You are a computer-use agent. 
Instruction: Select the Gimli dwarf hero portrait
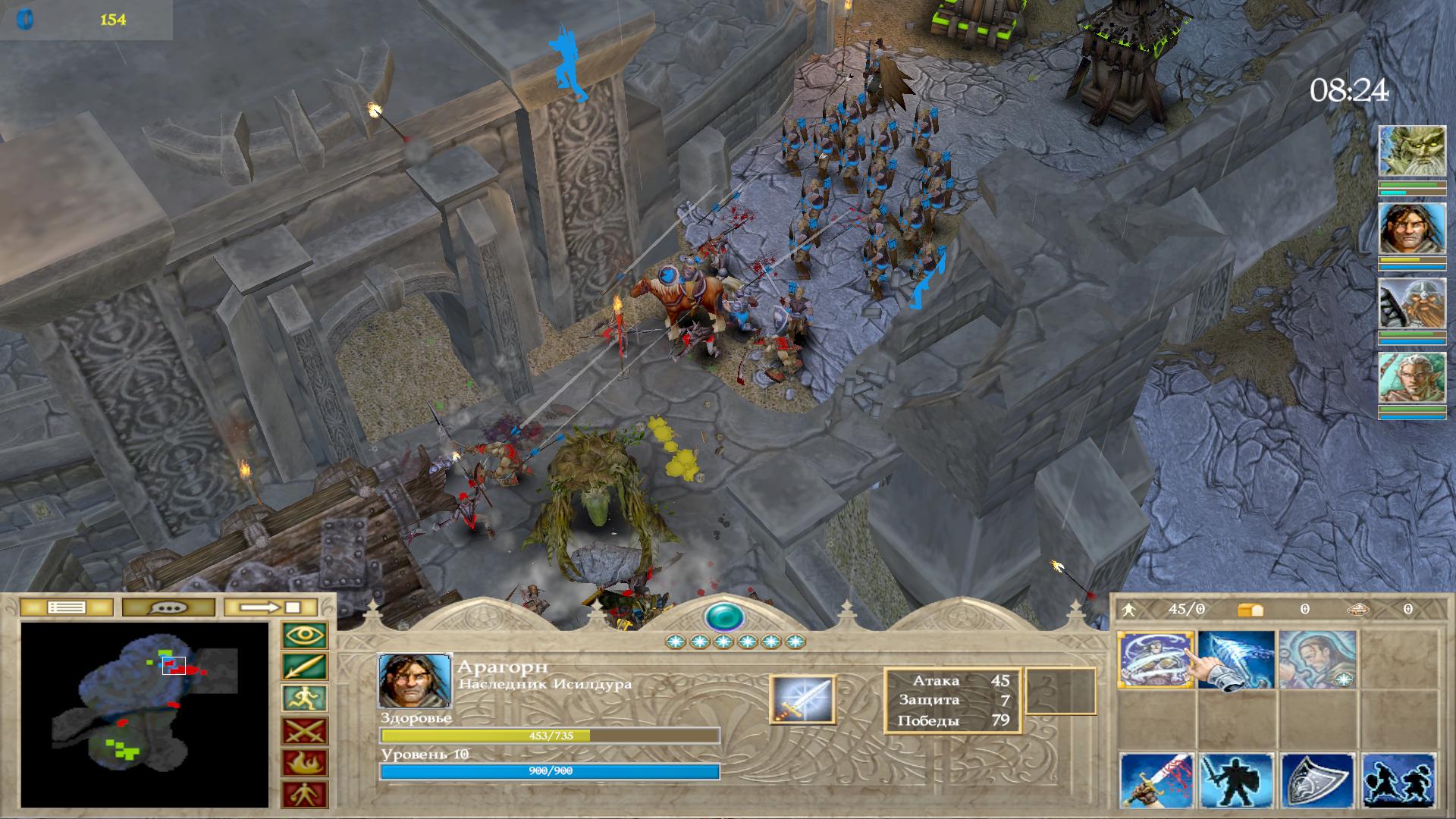1411,303
